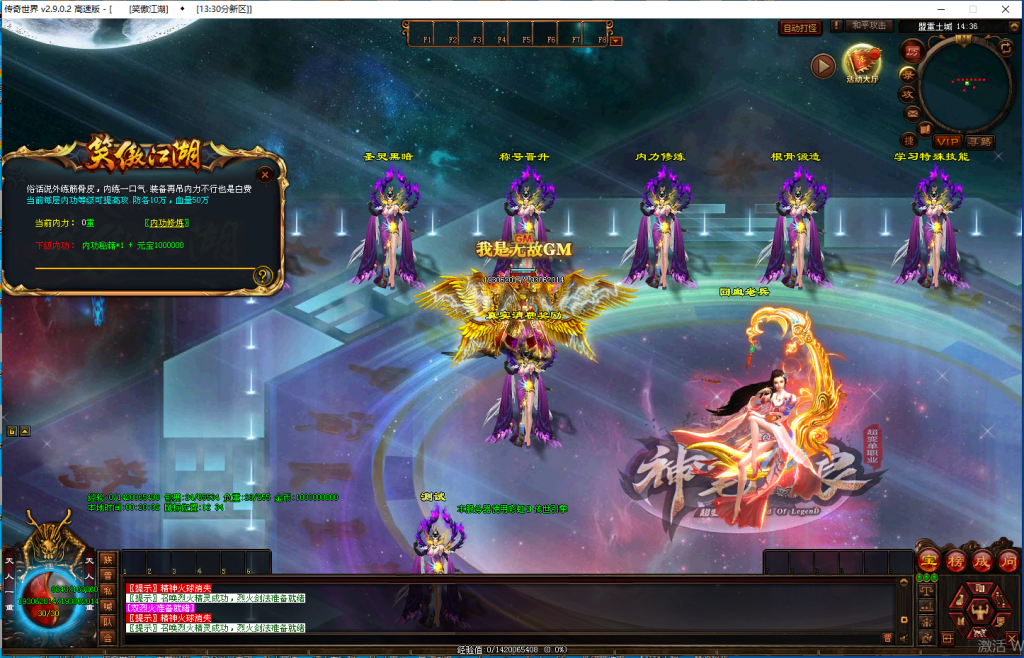Screen dimensions: 1024x658
Task: Expand the hotkey bar dropdown arrow
Action: pyautogui.click(x=616, y=41)
